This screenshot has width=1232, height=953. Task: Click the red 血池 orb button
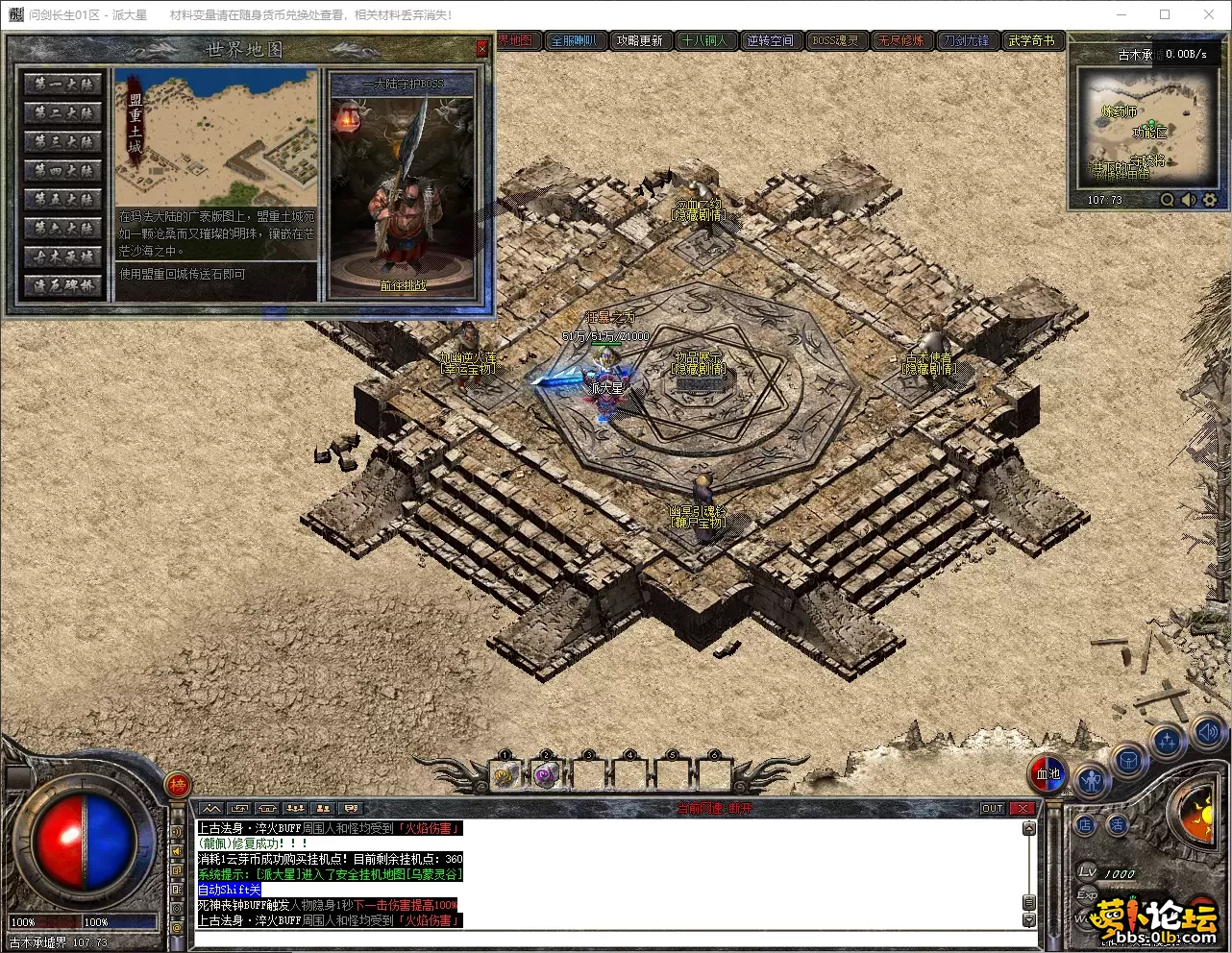pos(1047,774)
